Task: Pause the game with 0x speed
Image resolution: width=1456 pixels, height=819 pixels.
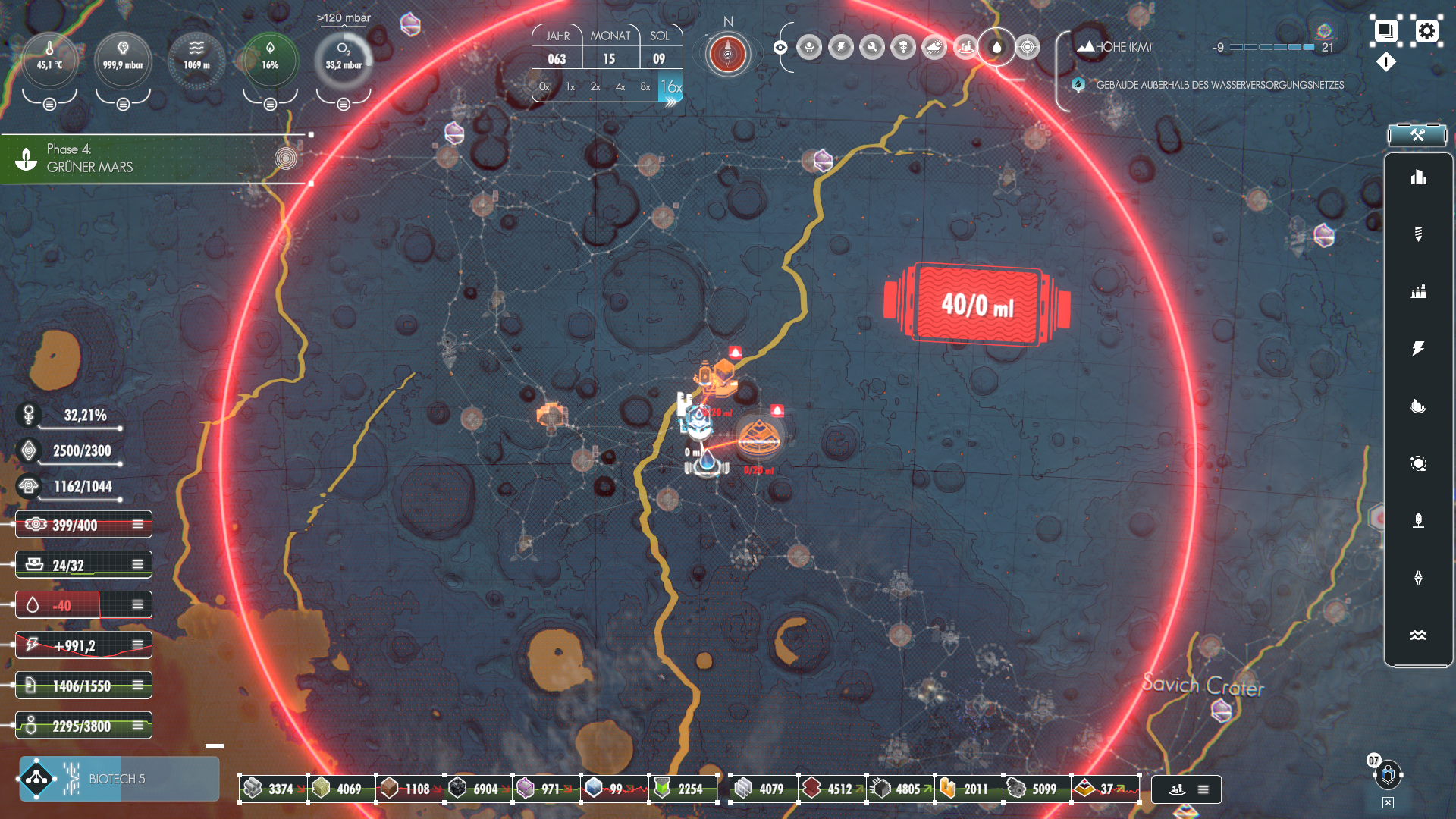Action: coord(544,87)
